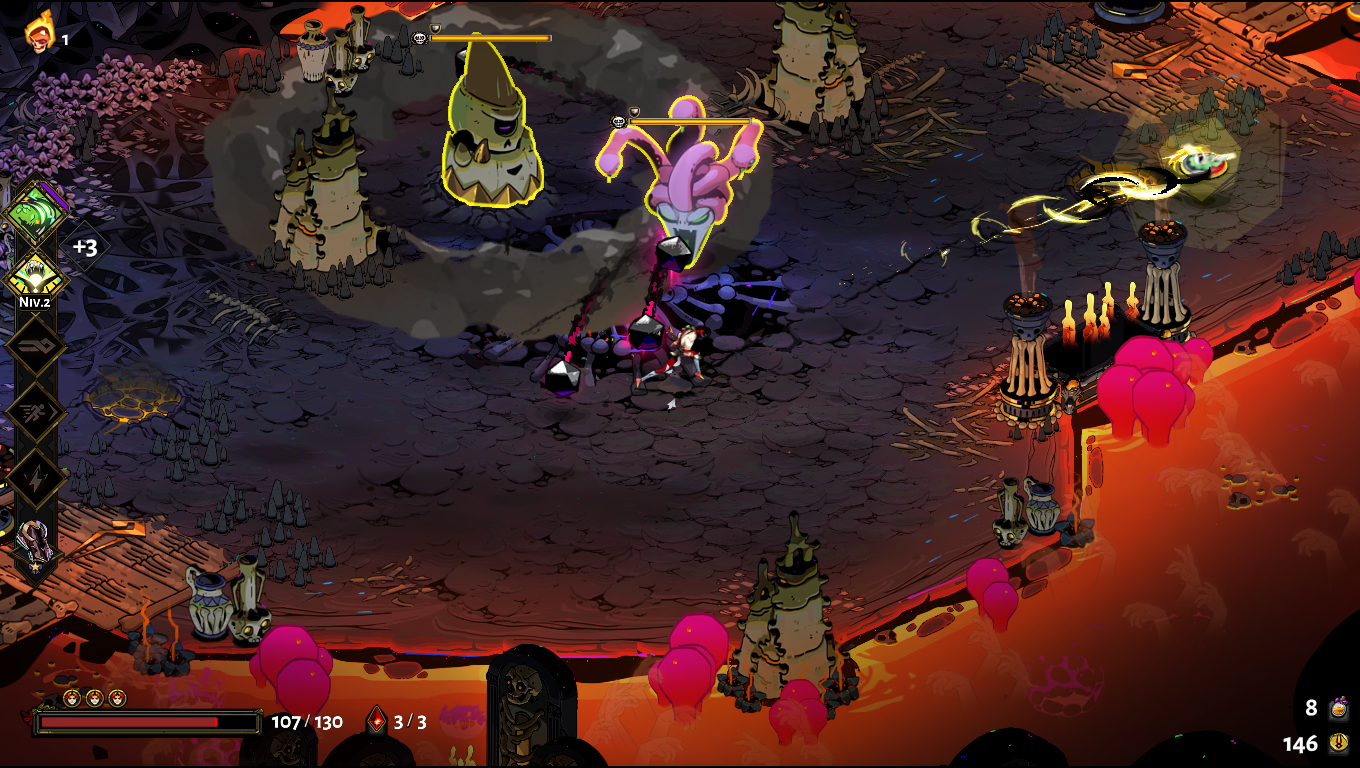Select the helmet keepsake icon
The image size is (1360, 768).
pyautogui.click(x=34, y=543)
